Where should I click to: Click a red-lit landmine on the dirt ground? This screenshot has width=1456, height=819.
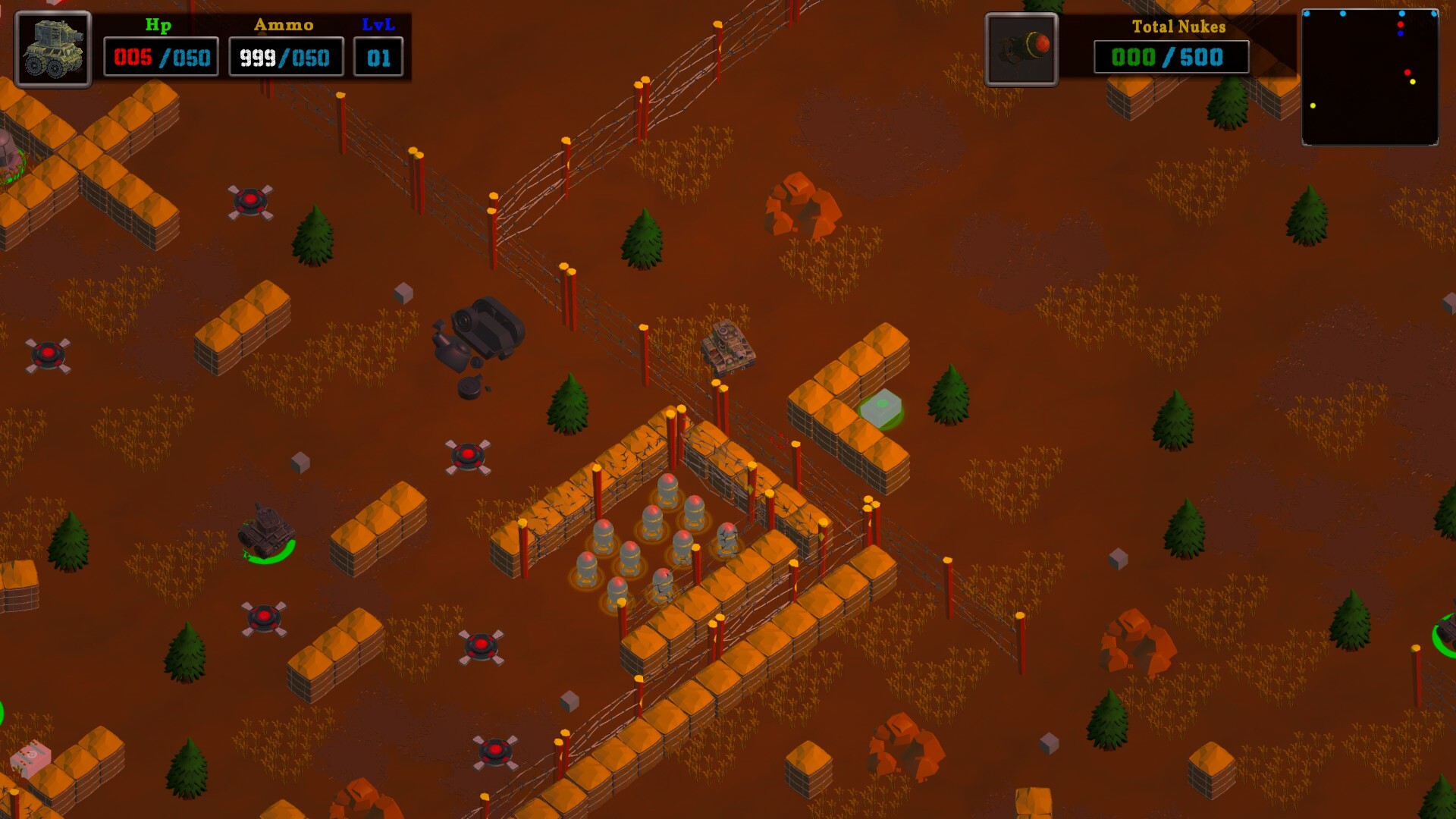click(250, 201)
